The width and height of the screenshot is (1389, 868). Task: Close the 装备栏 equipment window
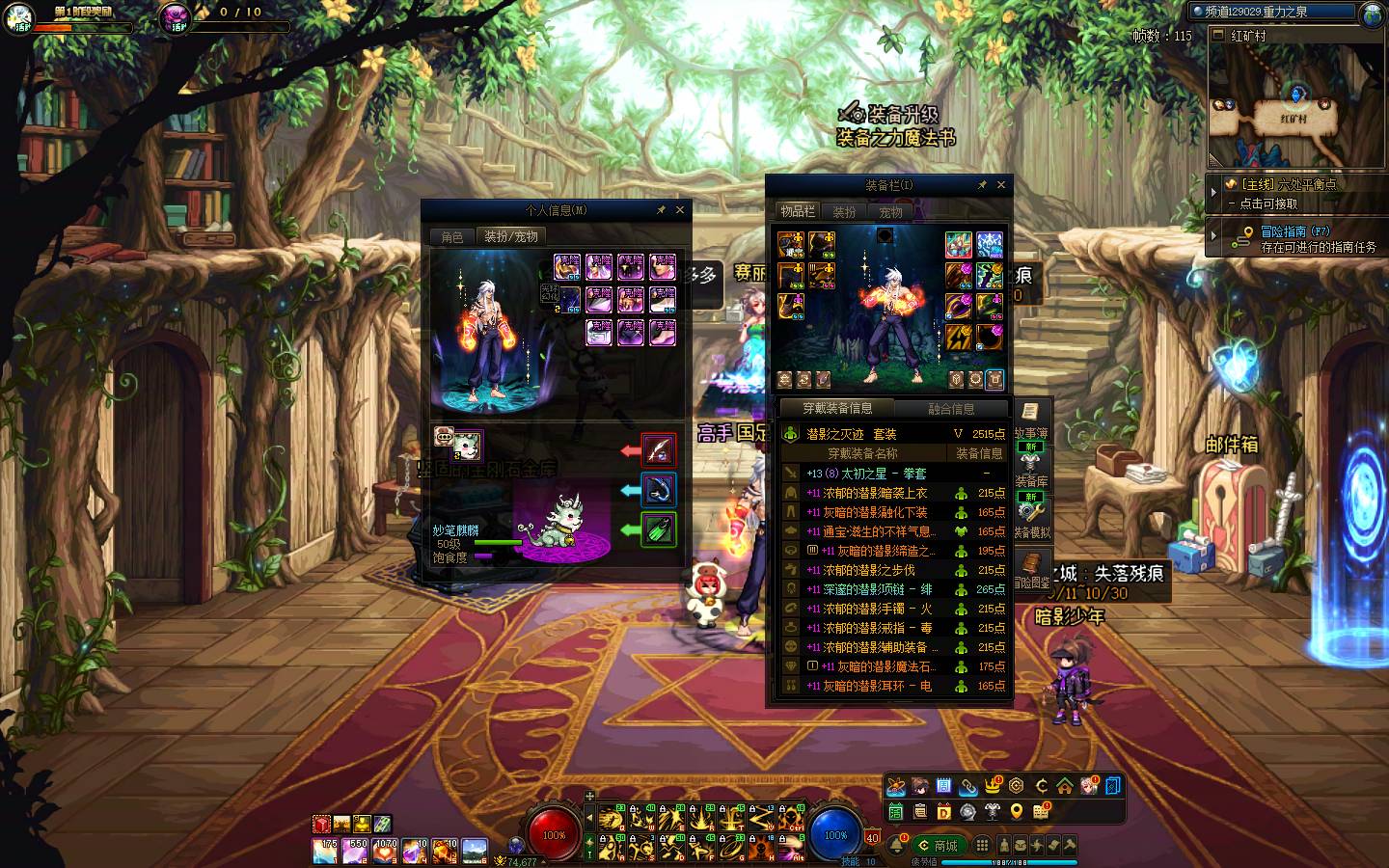tap(1001, 184)
